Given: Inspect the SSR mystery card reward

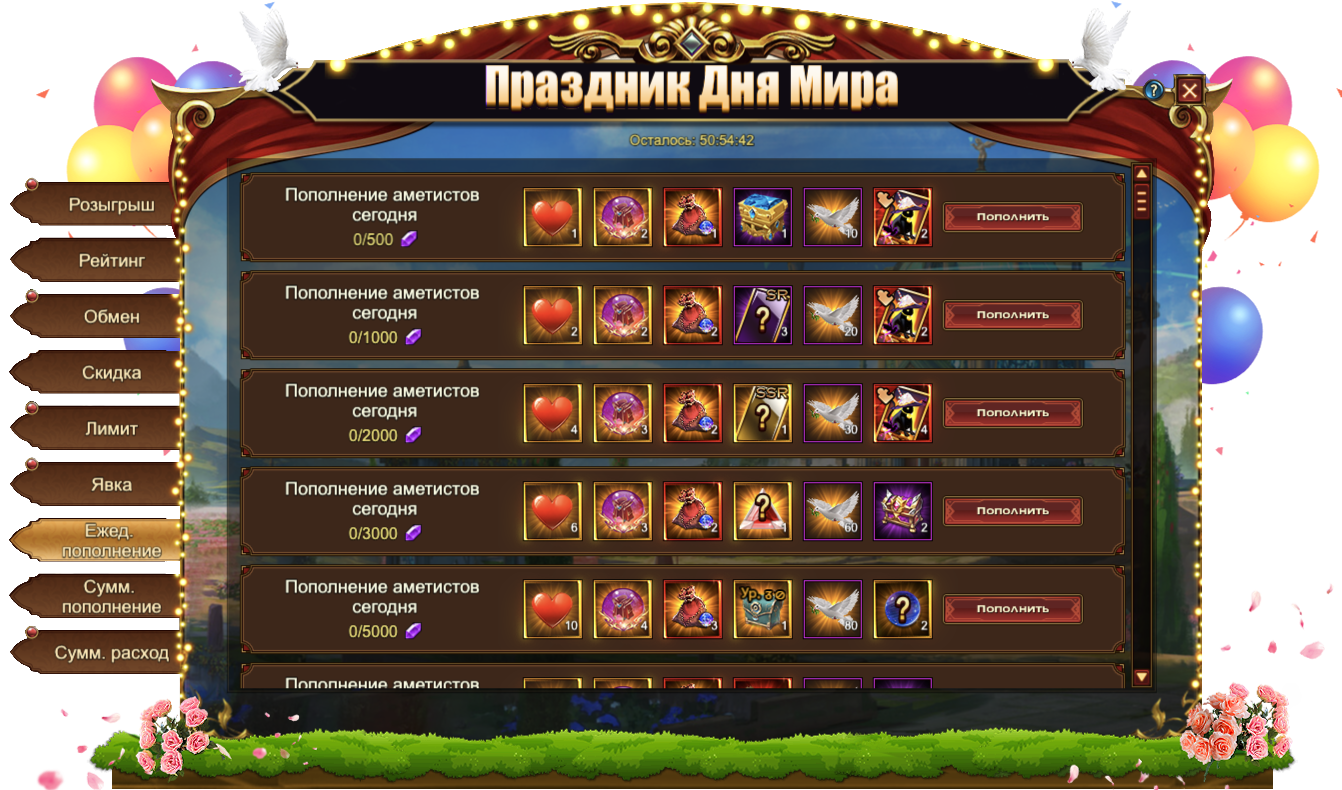Looking at the screenshot, I should [762, 413].
